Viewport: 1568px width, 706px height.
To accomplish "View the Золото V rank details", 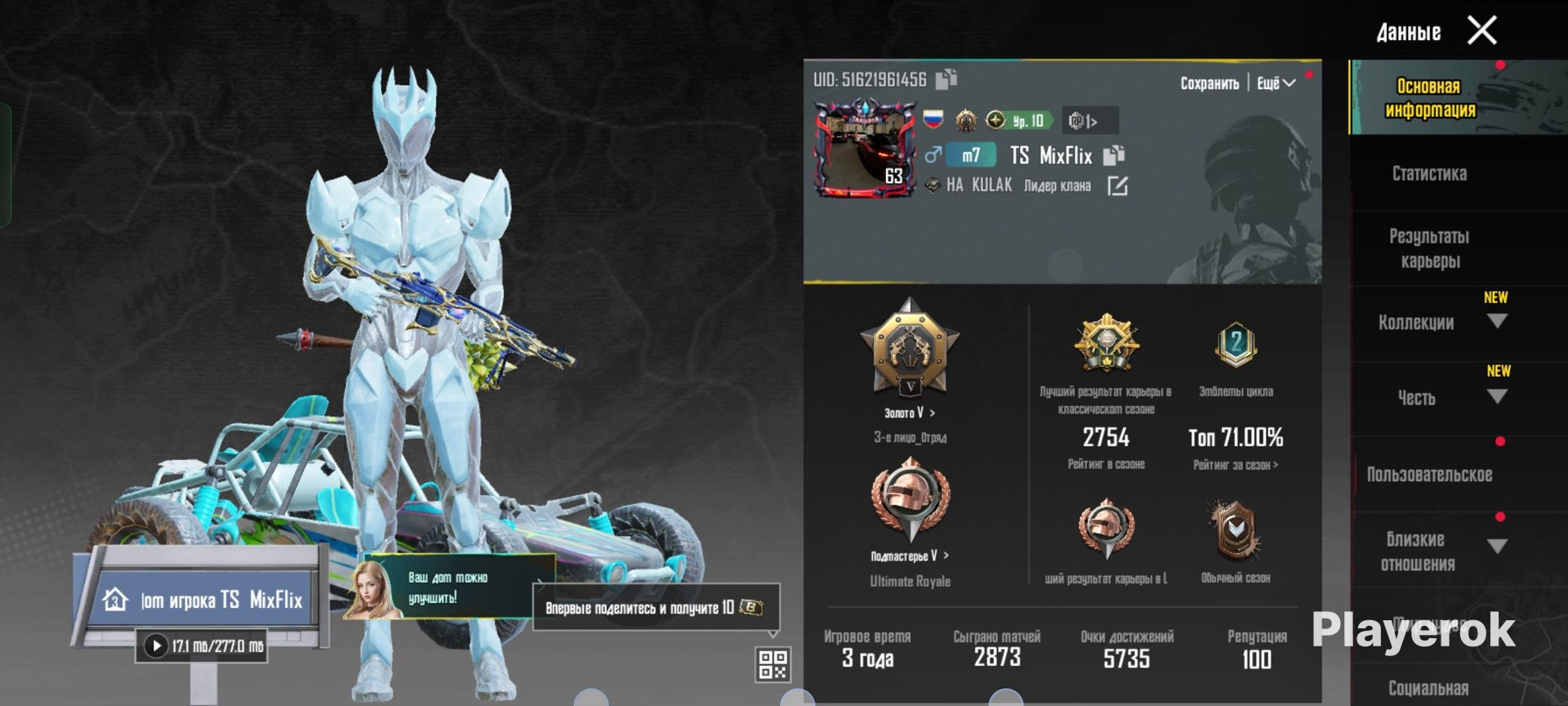I will point(909,413).
